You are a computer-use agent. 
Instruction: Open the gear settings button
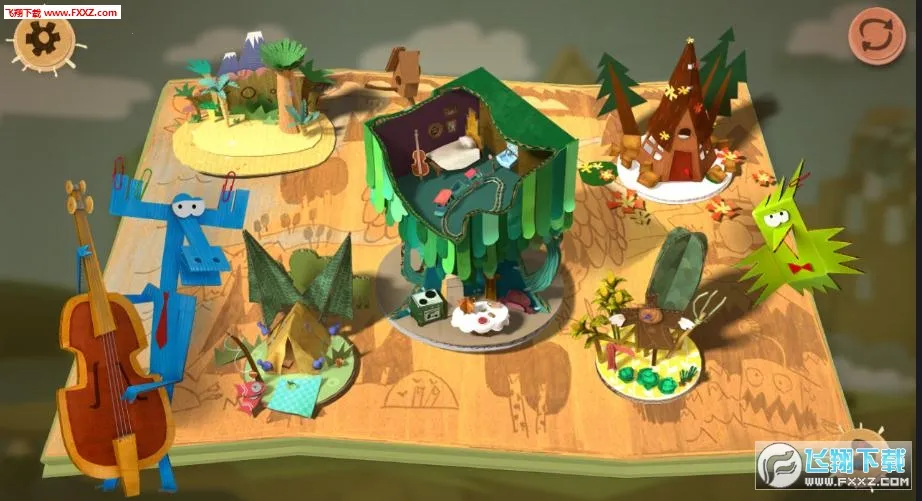pos(45,40)
